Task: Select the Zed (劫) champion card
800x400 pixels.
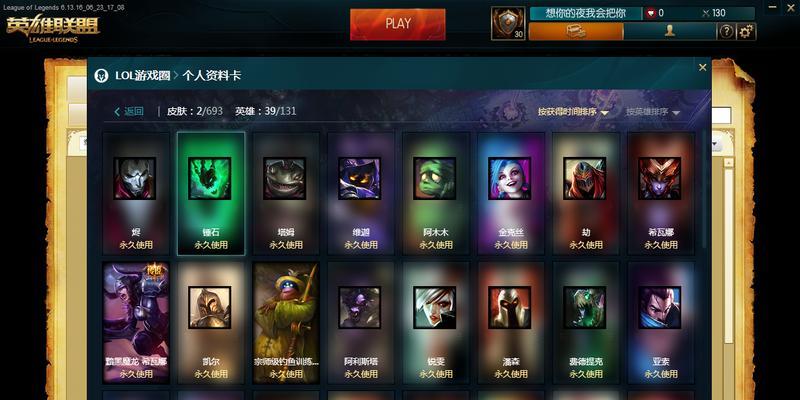Action: click(x=585, y=193)
